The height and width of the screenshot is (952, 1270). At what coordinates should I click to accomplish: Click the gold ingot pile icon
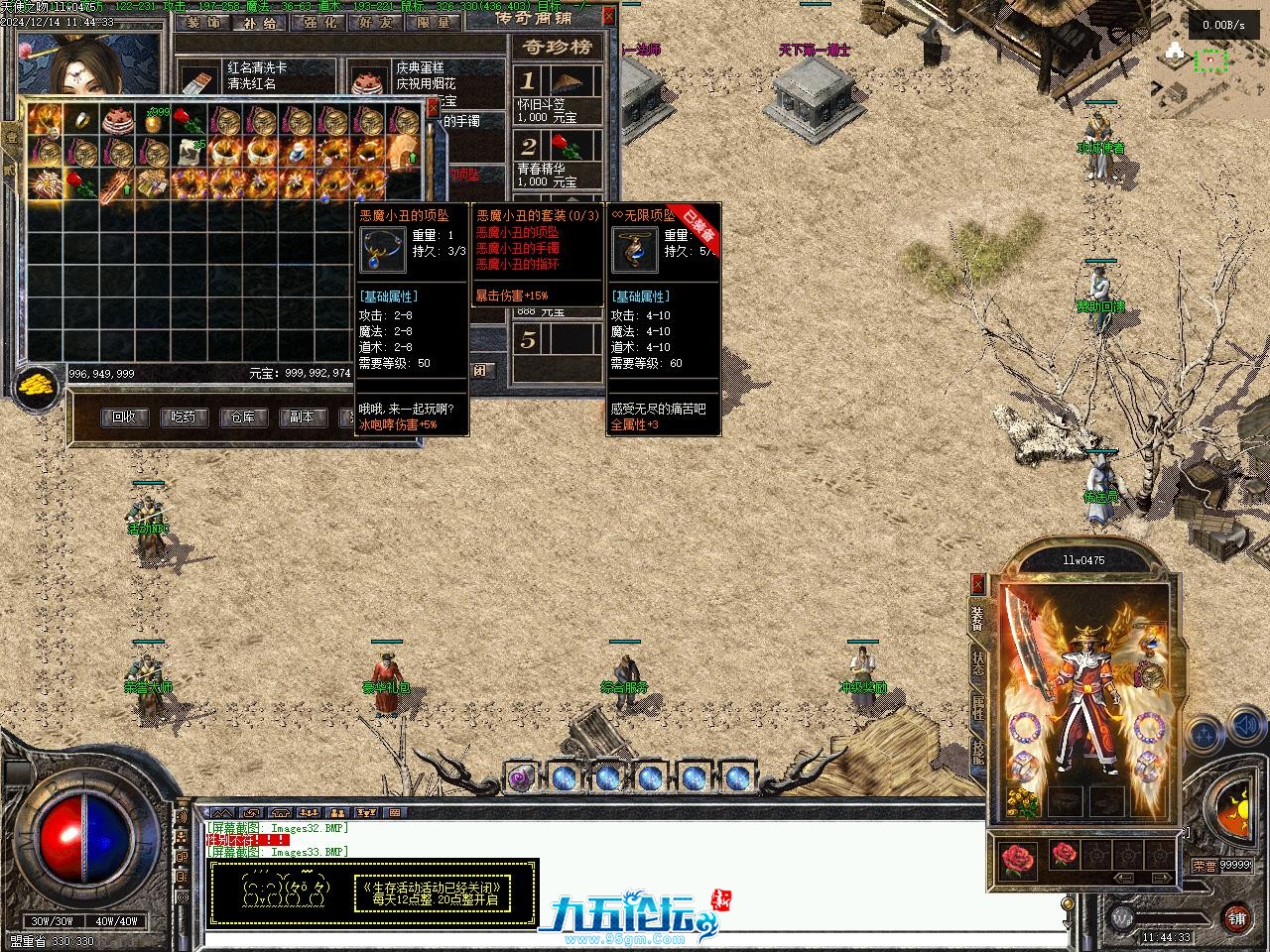coord(38,386)
